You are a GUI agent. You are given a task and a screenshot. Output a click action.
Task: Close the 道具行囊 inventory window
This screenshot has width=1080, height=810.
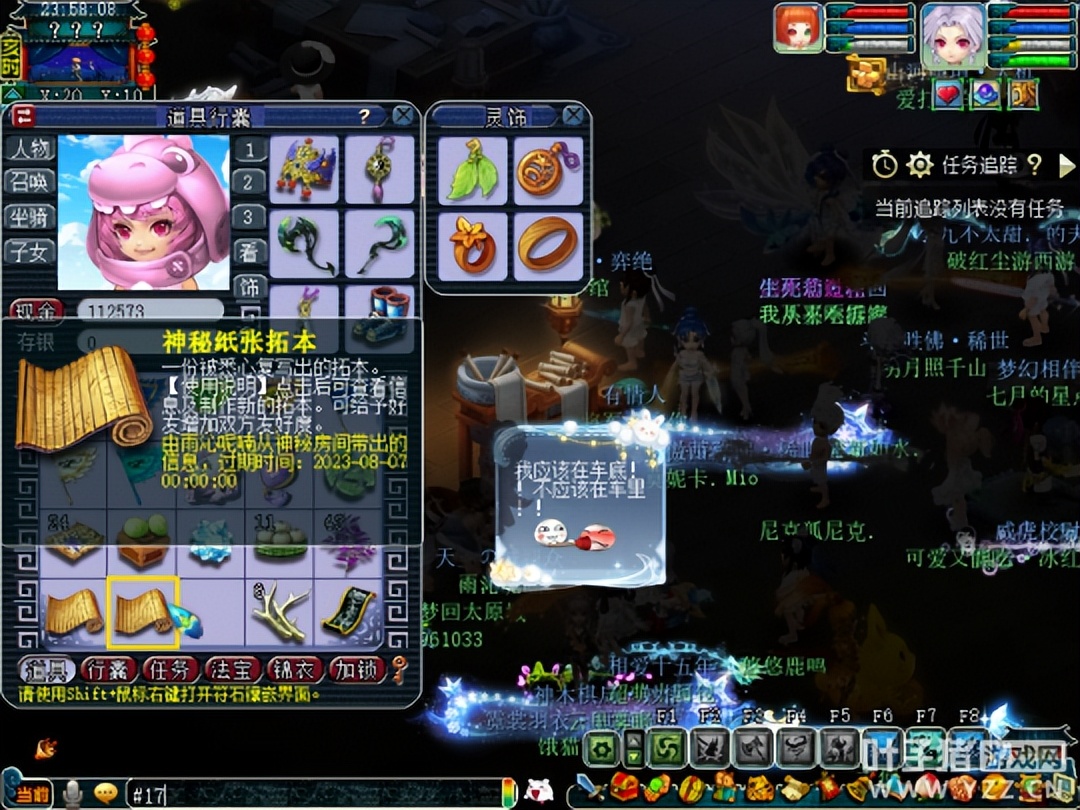pyautogui.click(x=403, y=116)
